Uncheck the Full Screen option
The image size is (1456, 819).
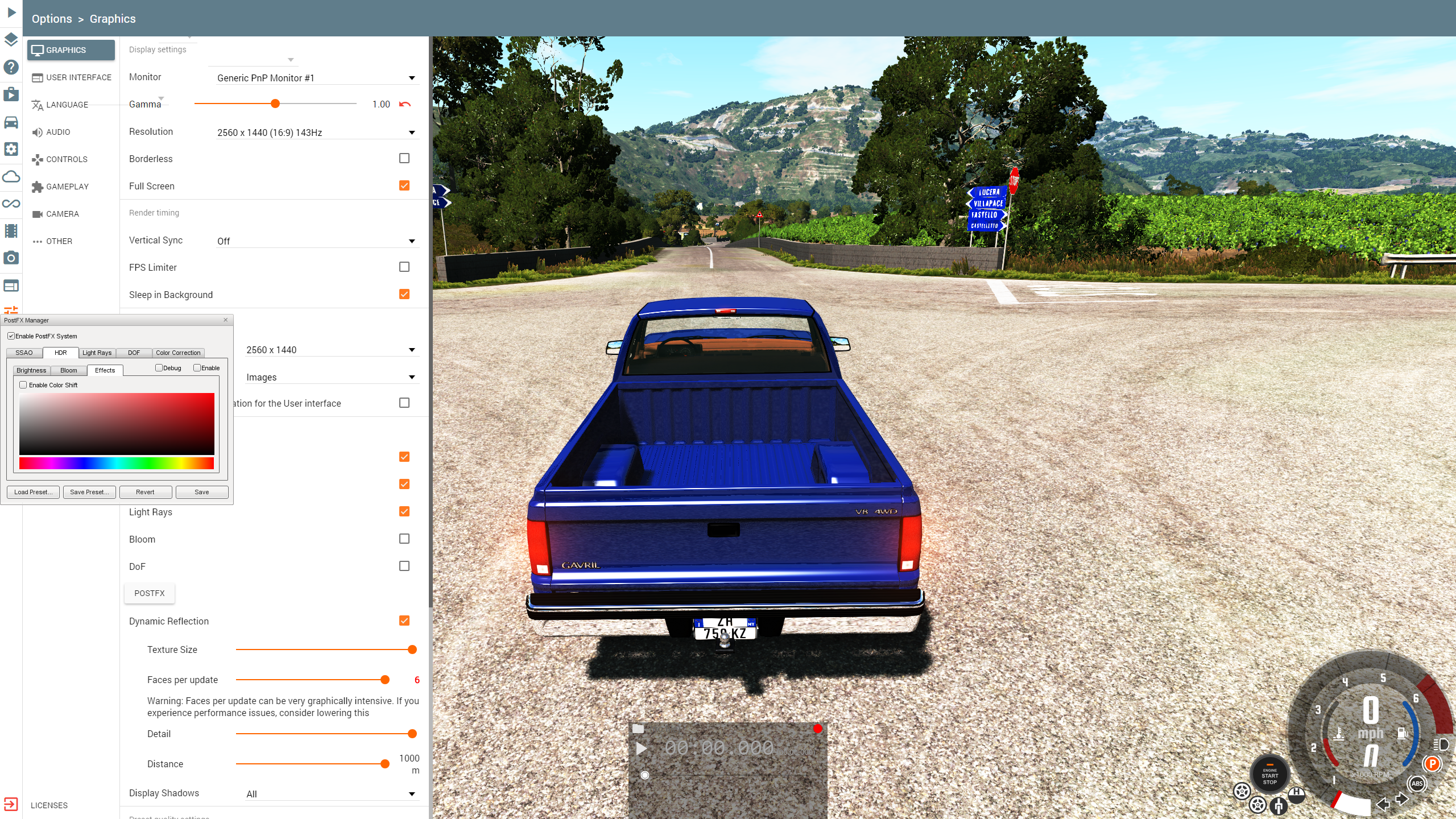click(x=404, y=185)
